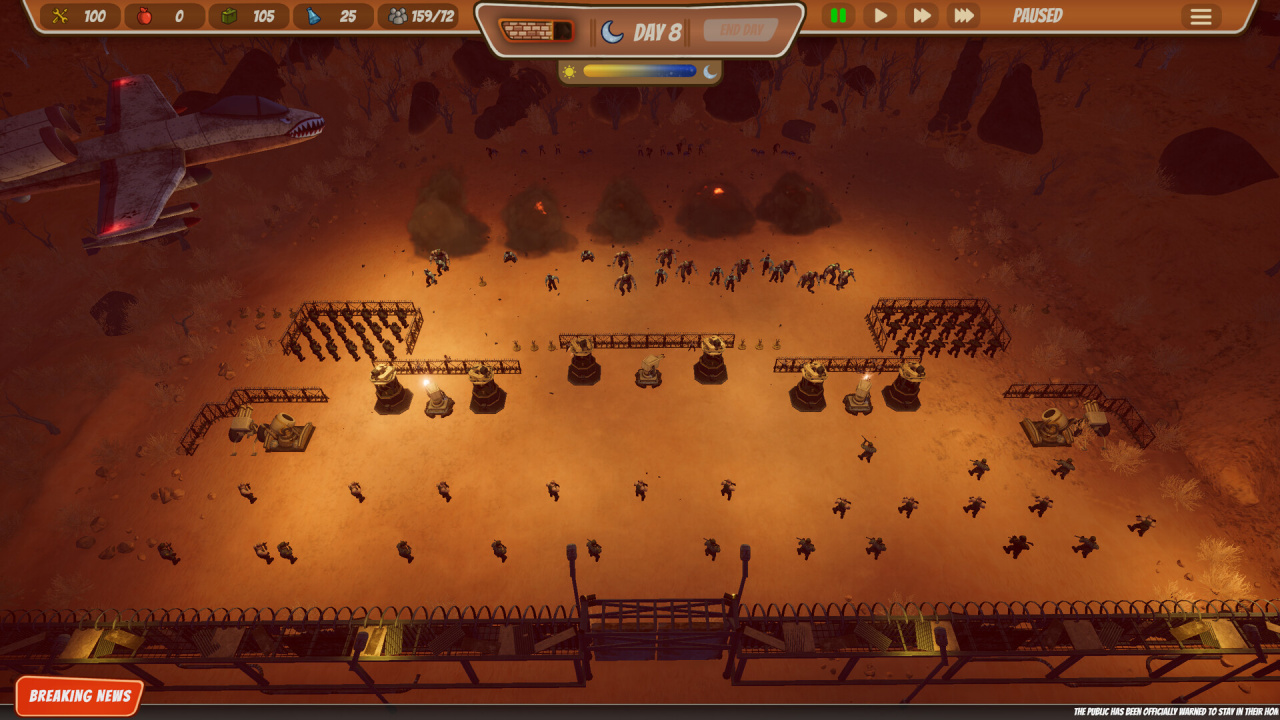Set game speed to double fast-forward
The width and height of the screenshot is (1280, 720).
(x=922, y=16)
